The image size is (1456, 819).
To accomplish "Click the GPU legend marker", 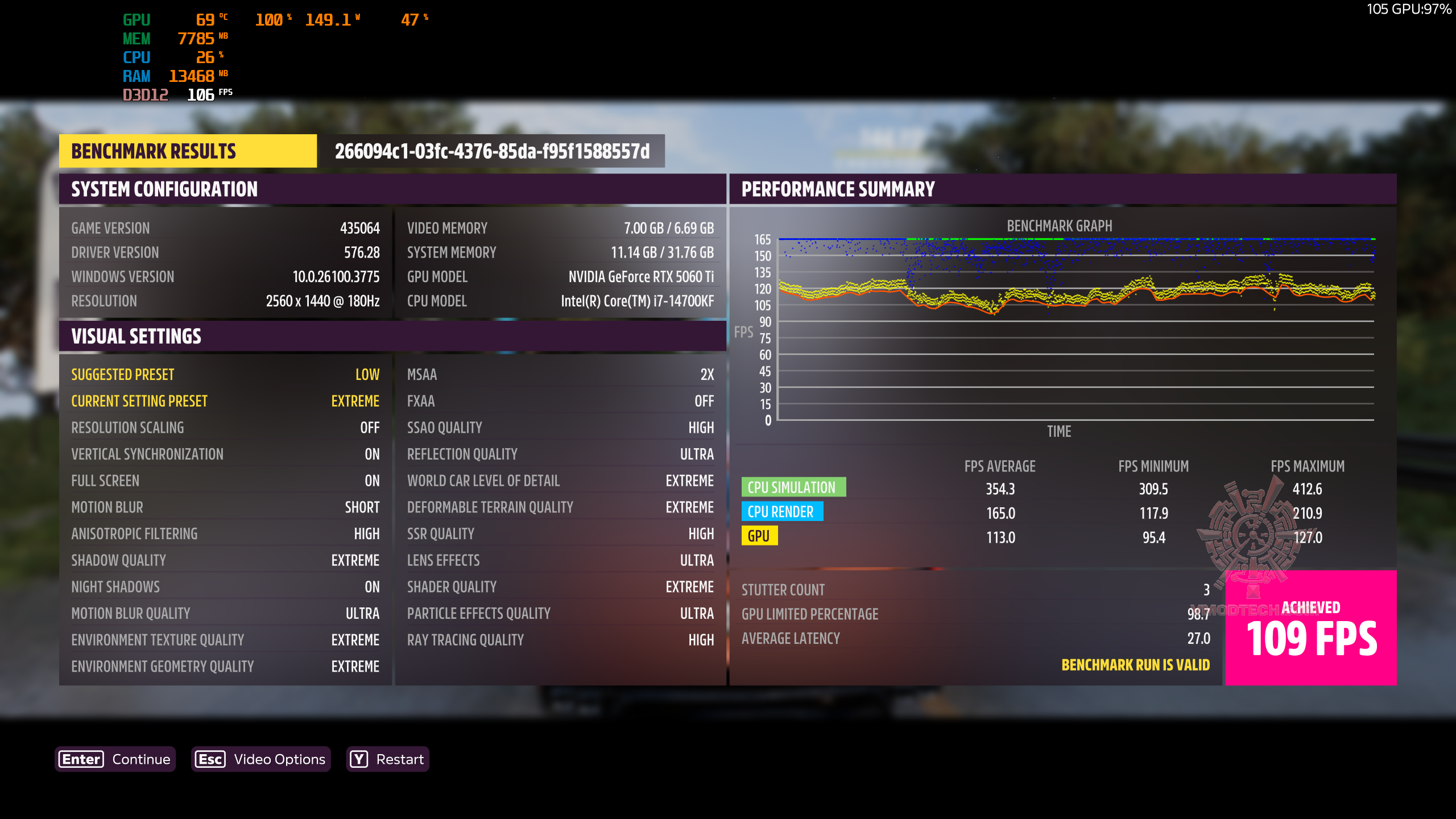I will 761,536.
